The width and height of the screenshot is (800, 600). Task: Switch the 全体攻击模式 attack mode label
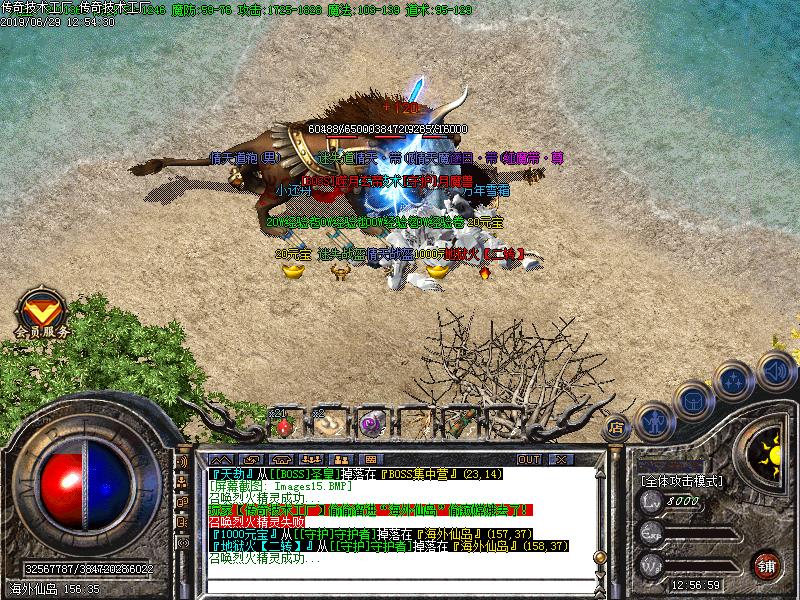(681, 481)
